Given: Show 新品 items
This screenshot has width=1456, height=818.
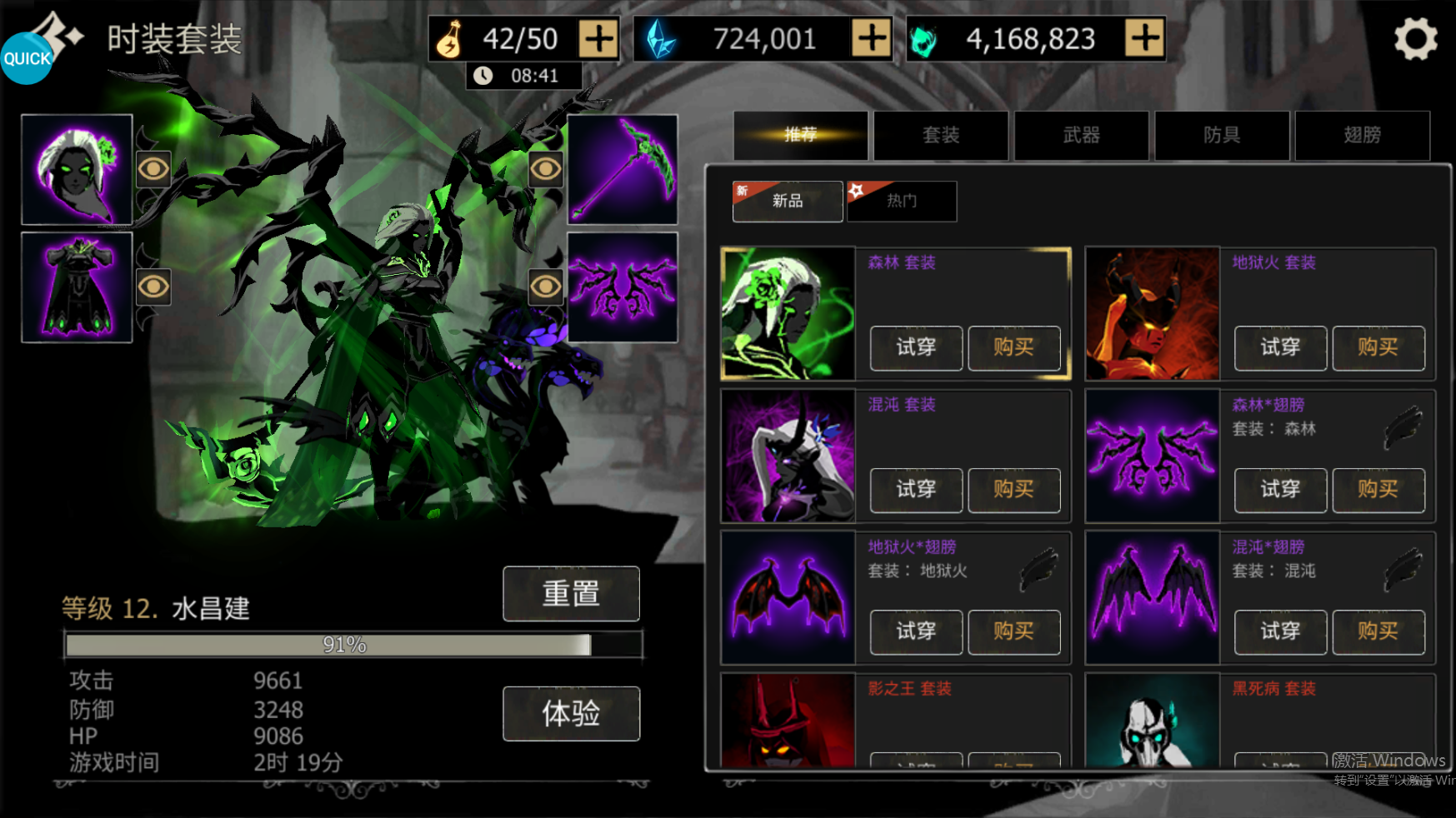Looking at the screenshot, I should pyautogui.click(x=788, y=202).
